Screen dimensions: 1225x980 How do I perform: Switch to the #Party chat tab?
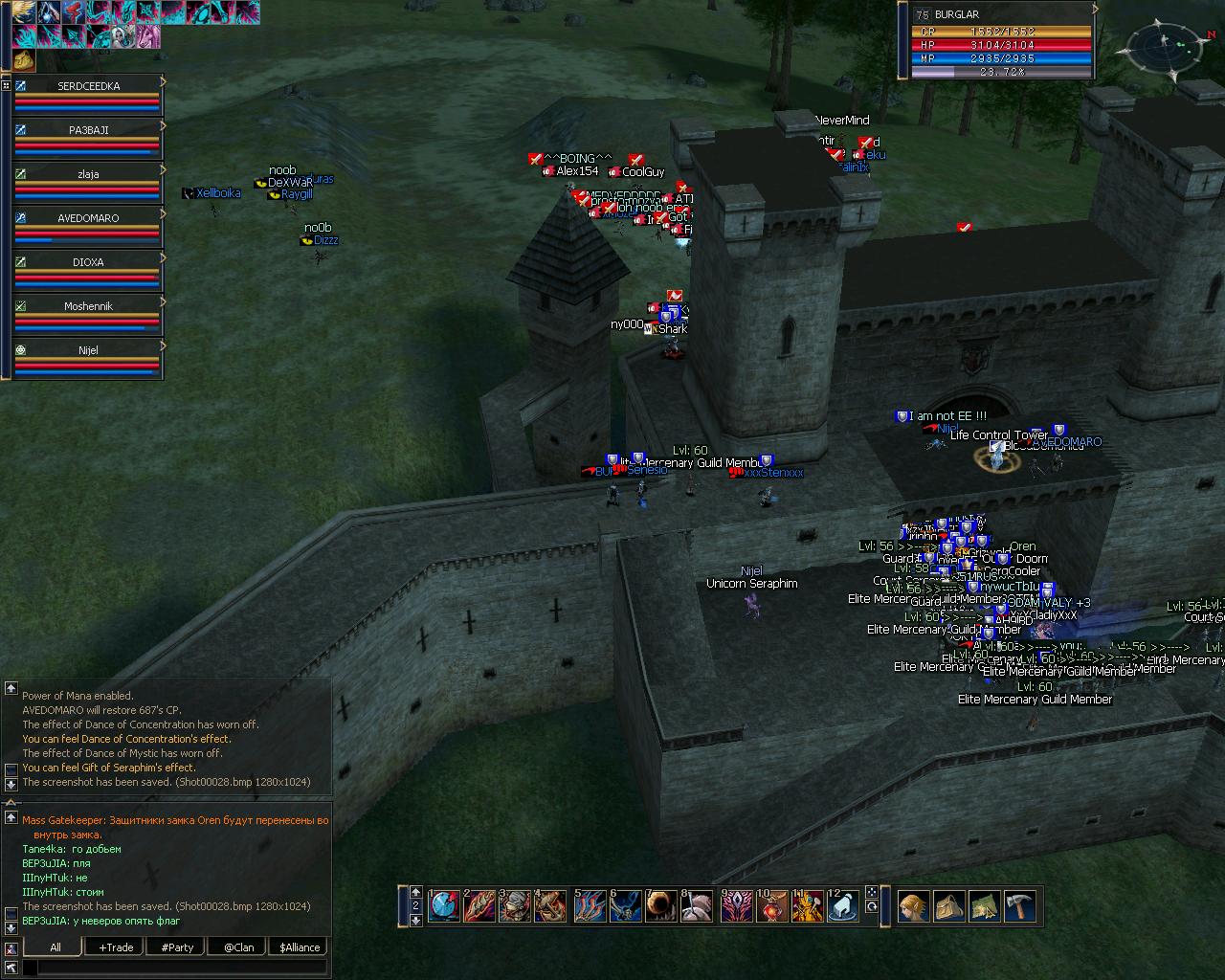point(177,947)
